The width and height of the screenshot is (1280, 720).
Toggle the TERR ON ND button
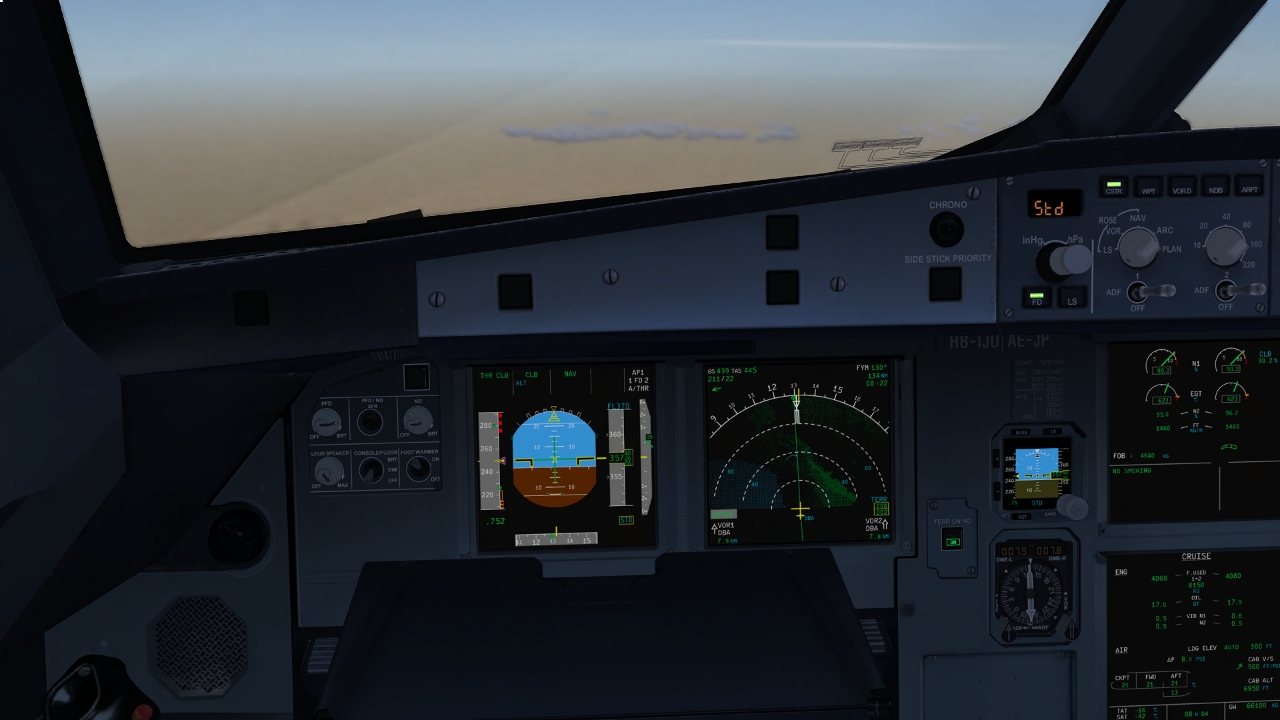pyautogui.click(x=953, y=541)
